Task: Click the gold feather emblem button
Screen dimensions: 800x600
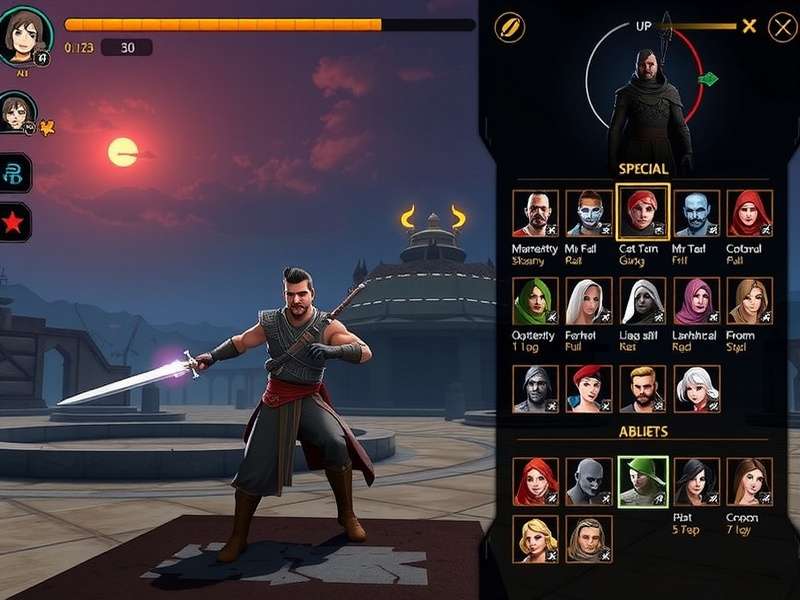Action: (x=510, y=27)
